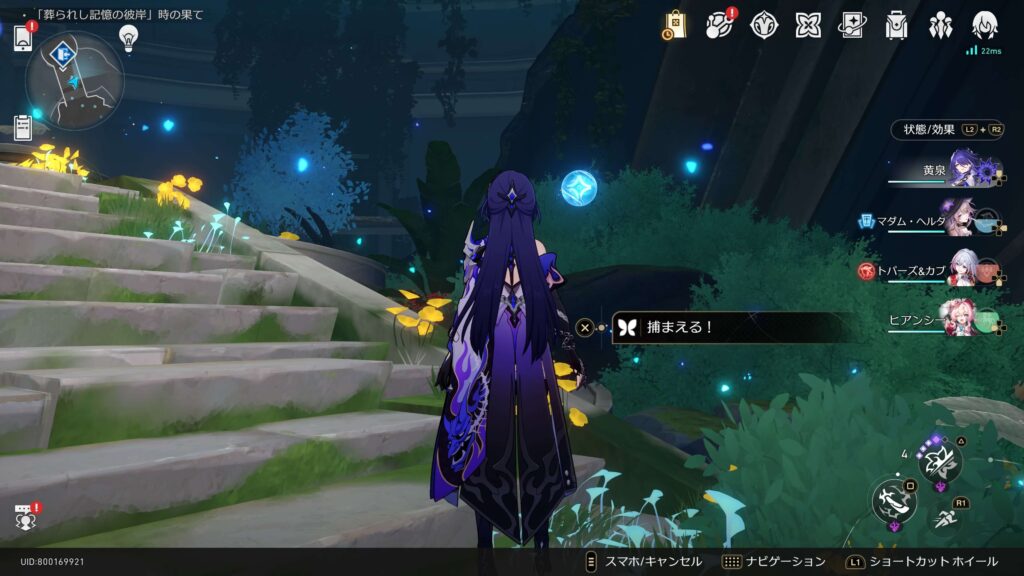Open the Warp star card icon
This screenshot has height=576, width=1024.
tap(852, 25)
